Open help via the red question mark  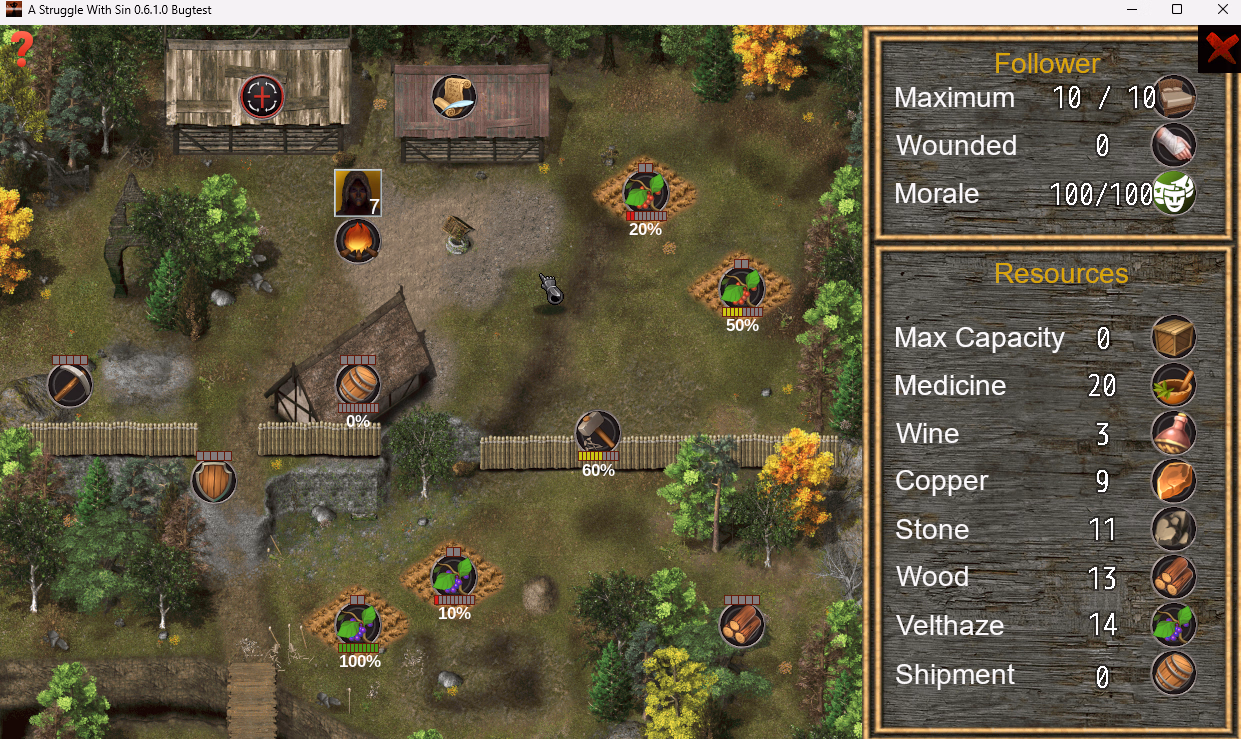point(21,48)
